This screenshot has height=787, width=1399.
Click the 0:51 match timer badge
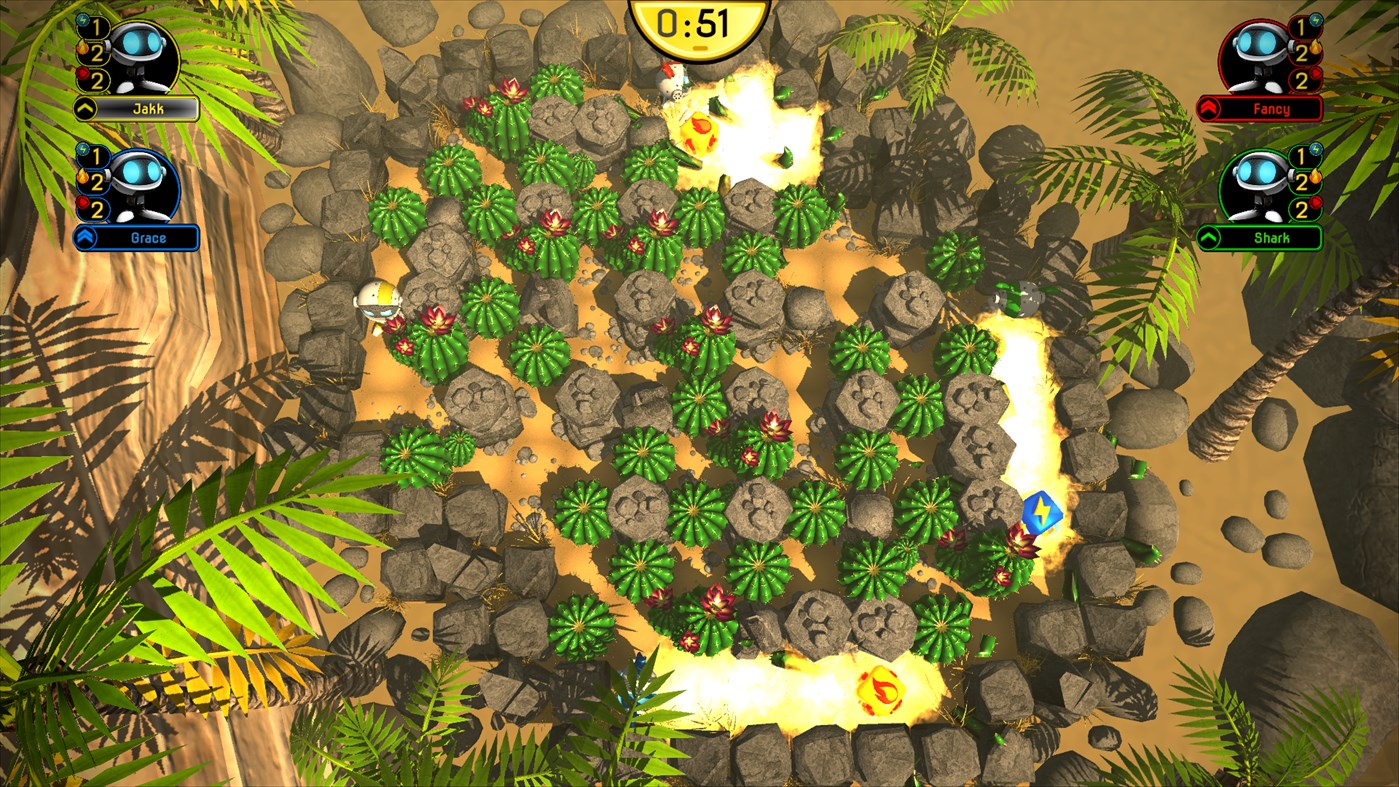699,22
